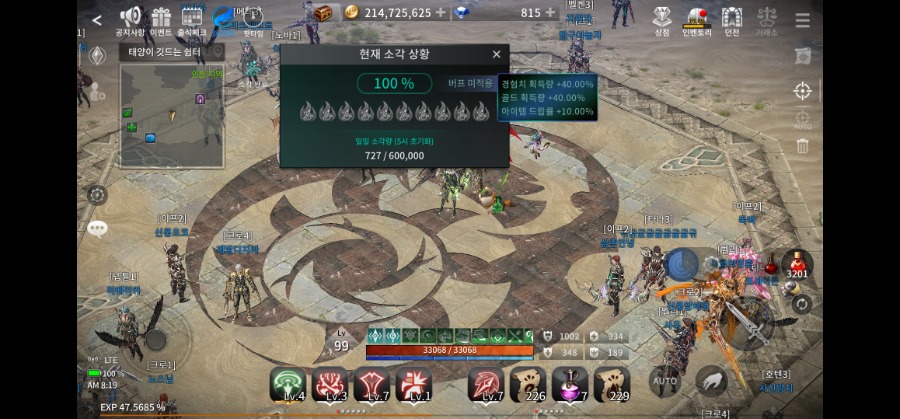Open the attendance check calendar
Image resolution: width=900 pixels, height=419 pixels.
coord(191,19)
